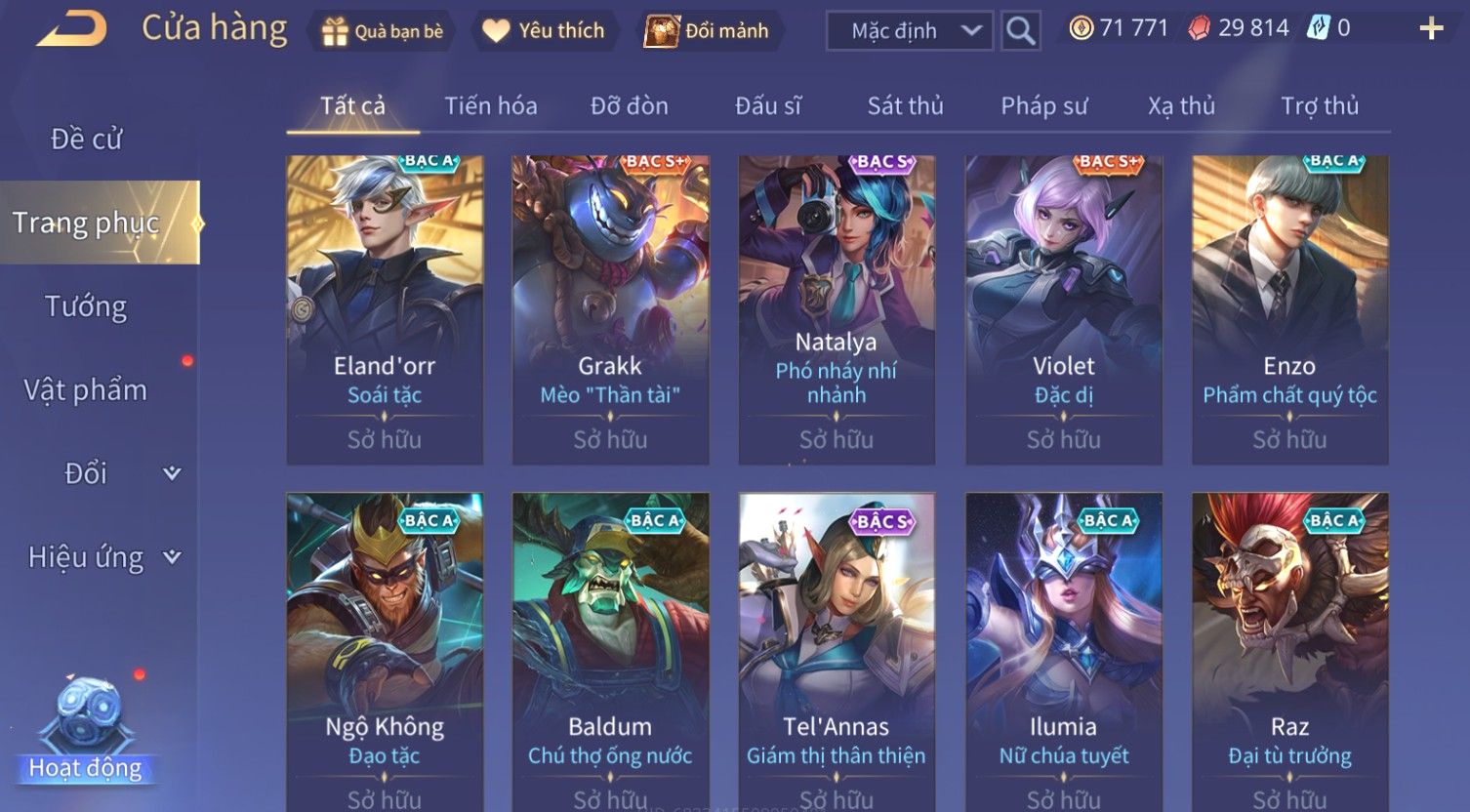This screenshot has width=1470, height=812.
Task: Open the Yêu thích favorites list
Action: pos(545,31)
